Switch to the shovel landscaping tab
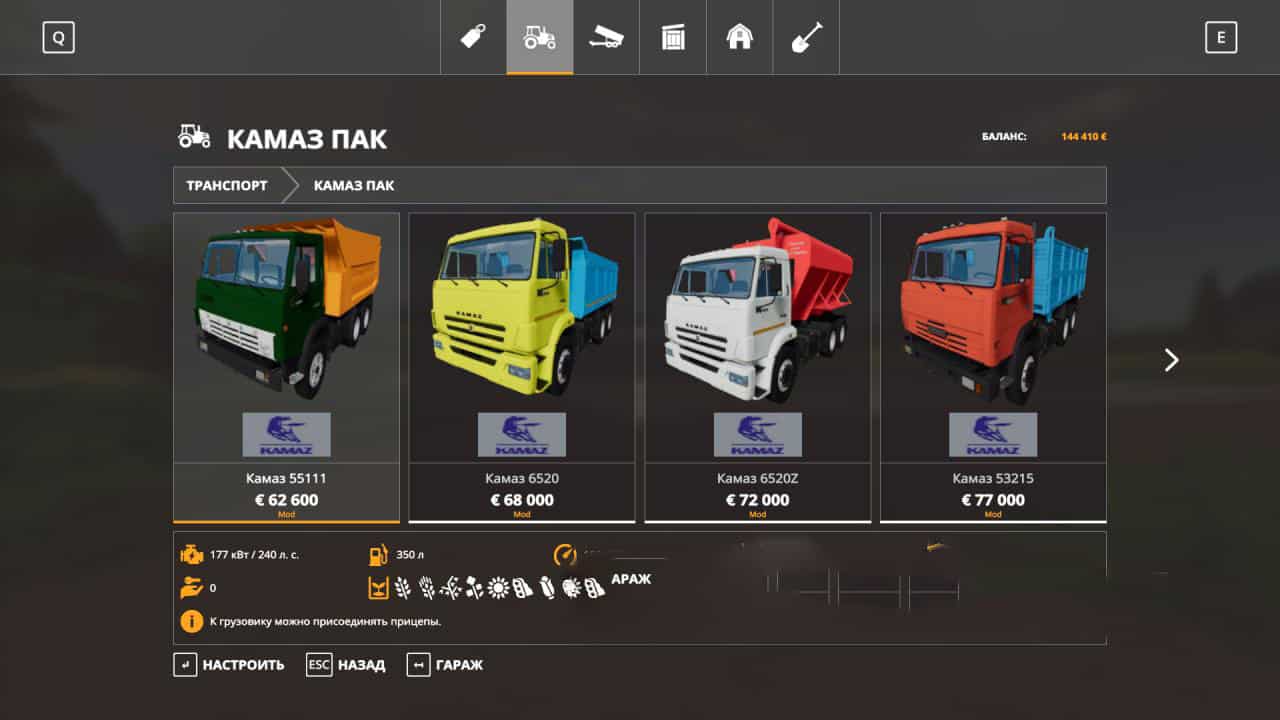1280x720 pixels. (806, 37)
